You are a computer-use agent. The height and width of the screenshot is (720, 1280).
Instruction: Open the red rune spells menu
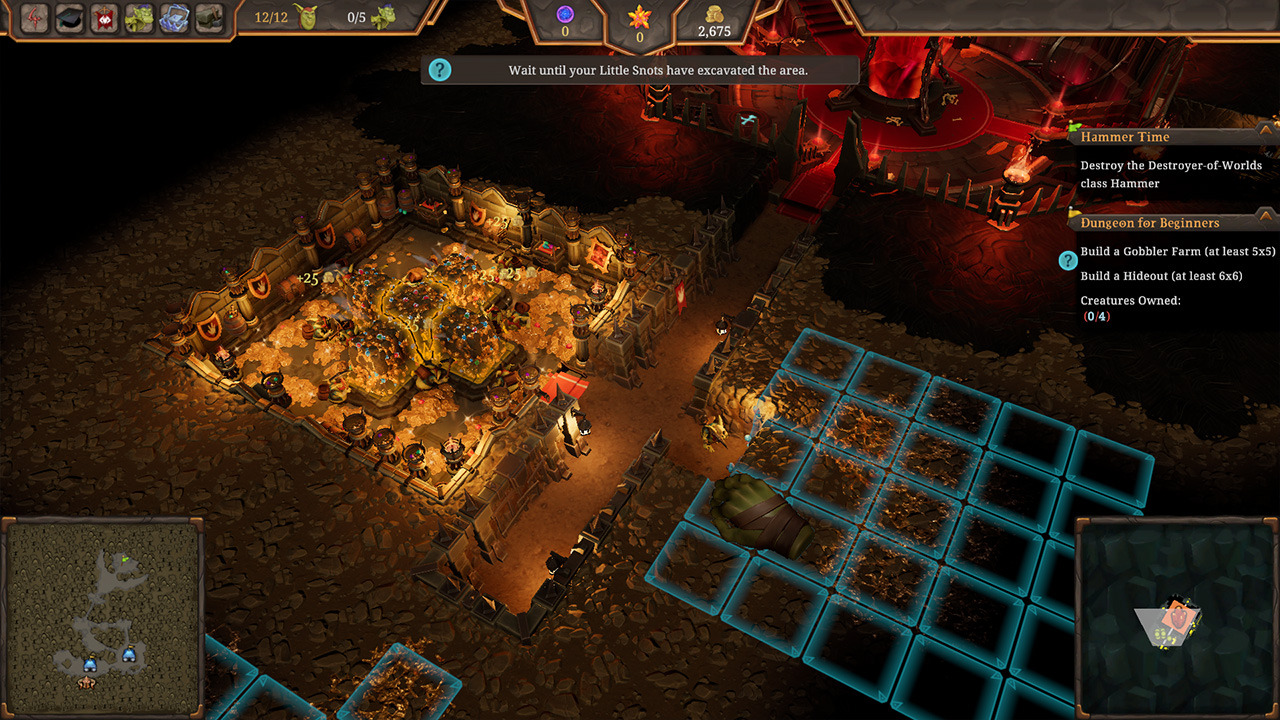[x=34, y=18]
